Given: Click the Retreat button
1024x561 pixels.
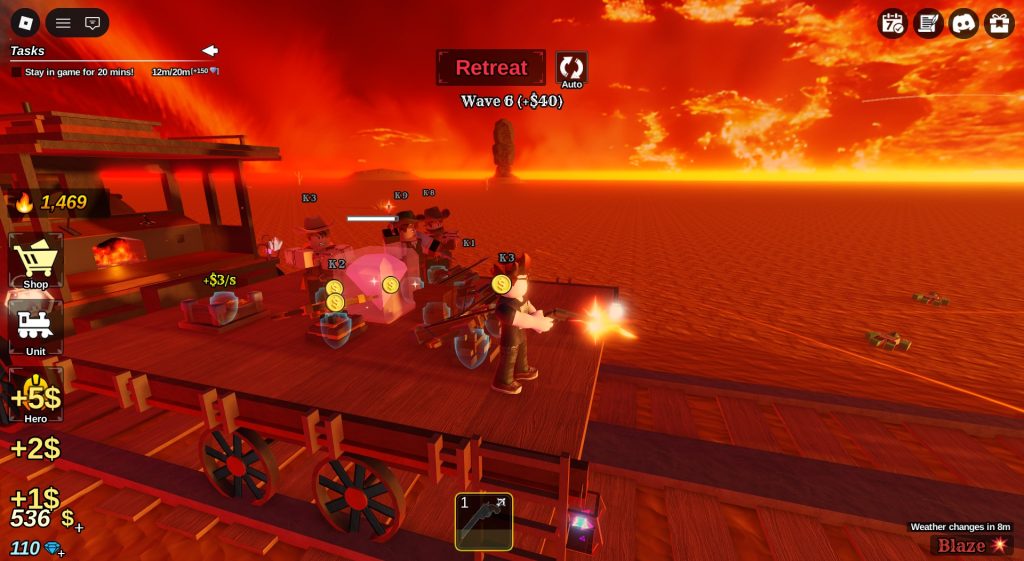Looking at the screenshot, I should (491, 68).
